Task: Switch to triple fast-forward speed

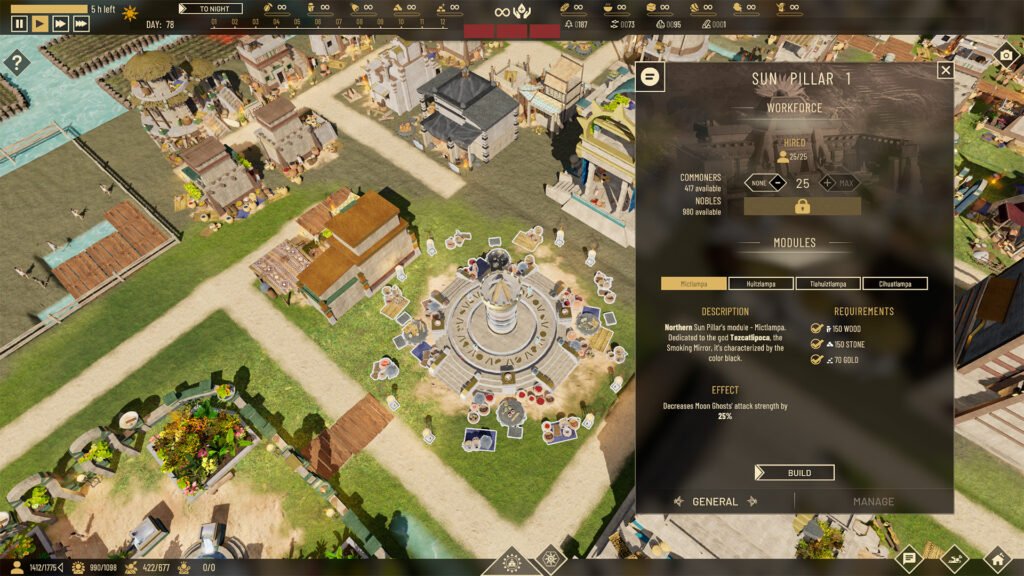Action: [x=81, y=24]
